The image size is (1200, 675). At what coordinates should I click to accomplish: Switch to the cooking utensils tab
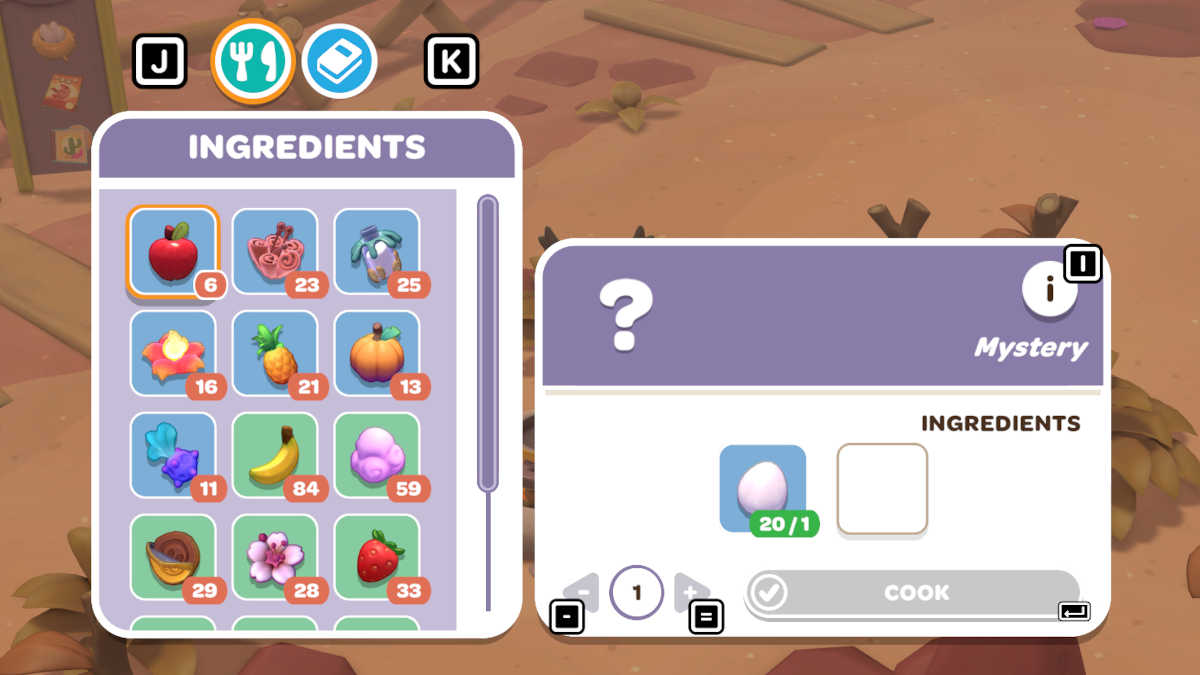pyautogui.click(x=252, y=62)
